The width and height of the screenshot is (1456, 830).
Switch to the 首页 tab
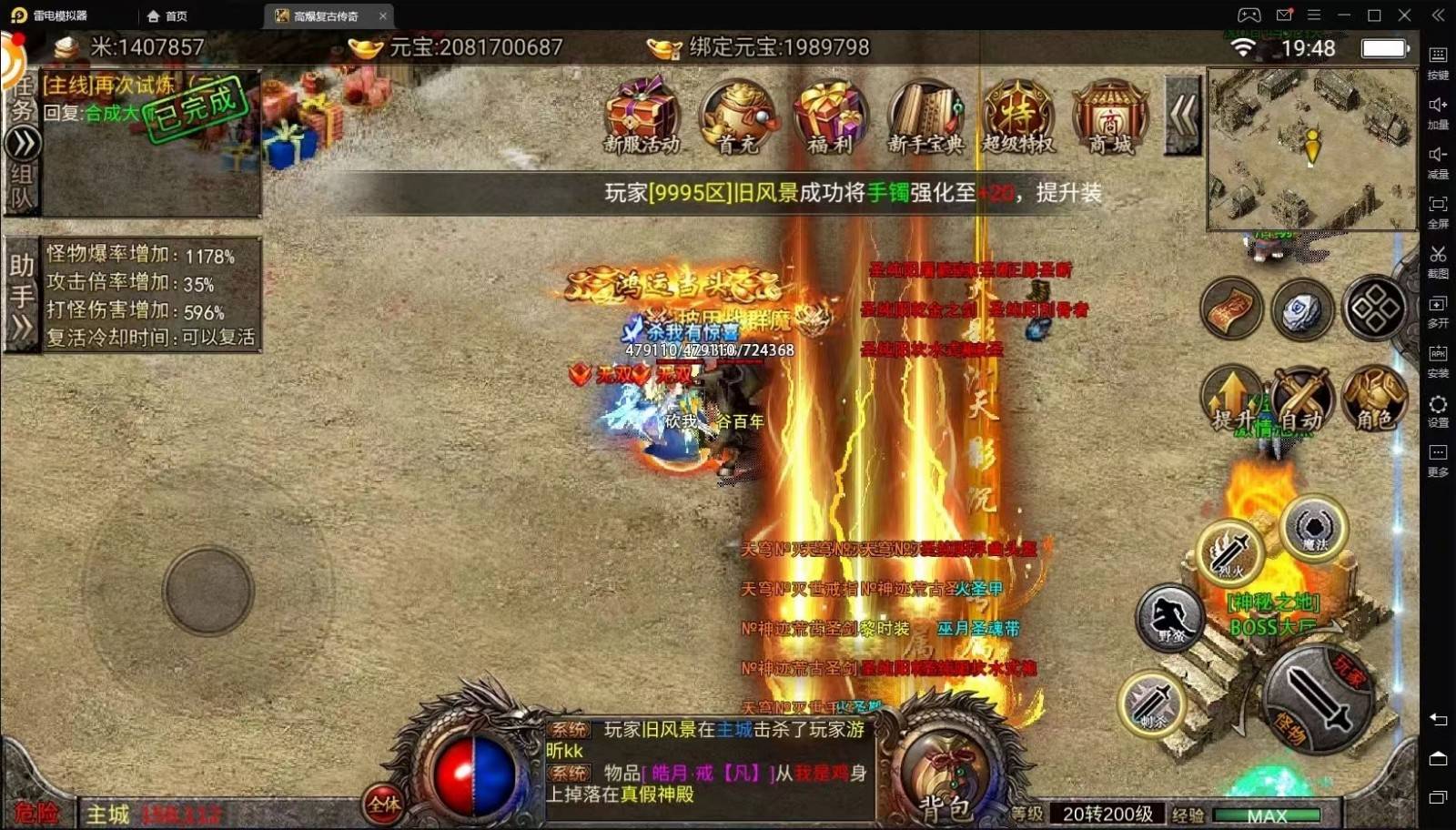[168, 15]
